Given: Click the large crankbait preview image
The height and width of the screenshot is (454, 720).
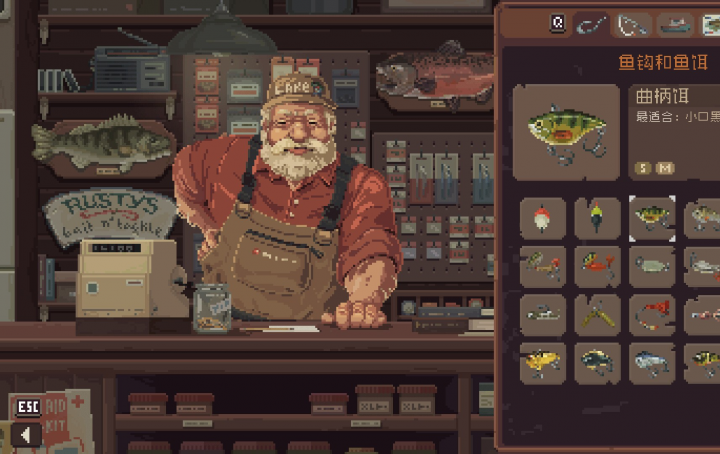Looking at the screenshot, I should coord(566,132).
